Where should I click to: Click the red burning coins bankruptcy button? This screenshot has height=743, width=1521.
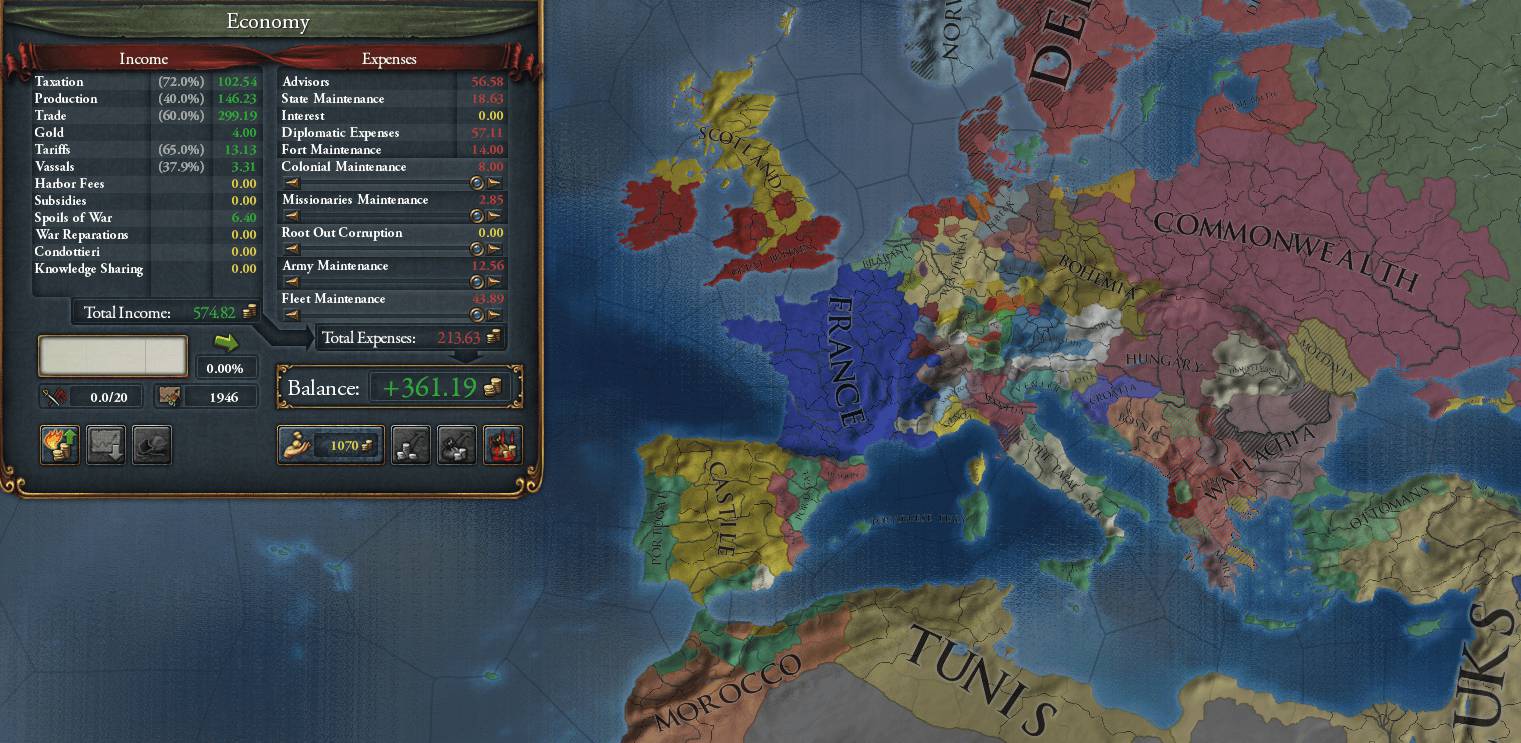pyautogui.click(x=502, y=445)
